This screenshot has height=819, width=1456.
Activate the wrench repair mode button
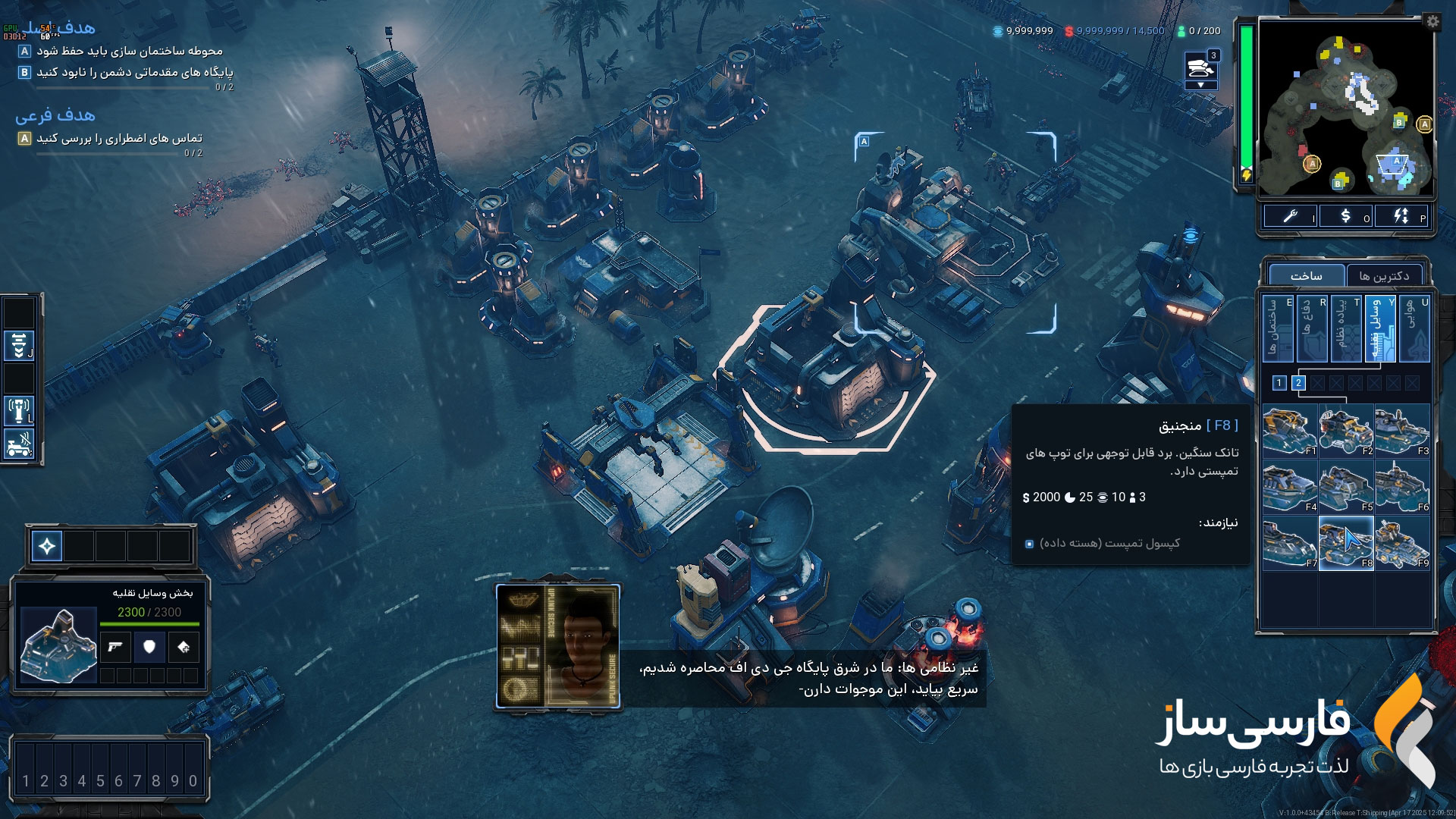(1291, 216)
